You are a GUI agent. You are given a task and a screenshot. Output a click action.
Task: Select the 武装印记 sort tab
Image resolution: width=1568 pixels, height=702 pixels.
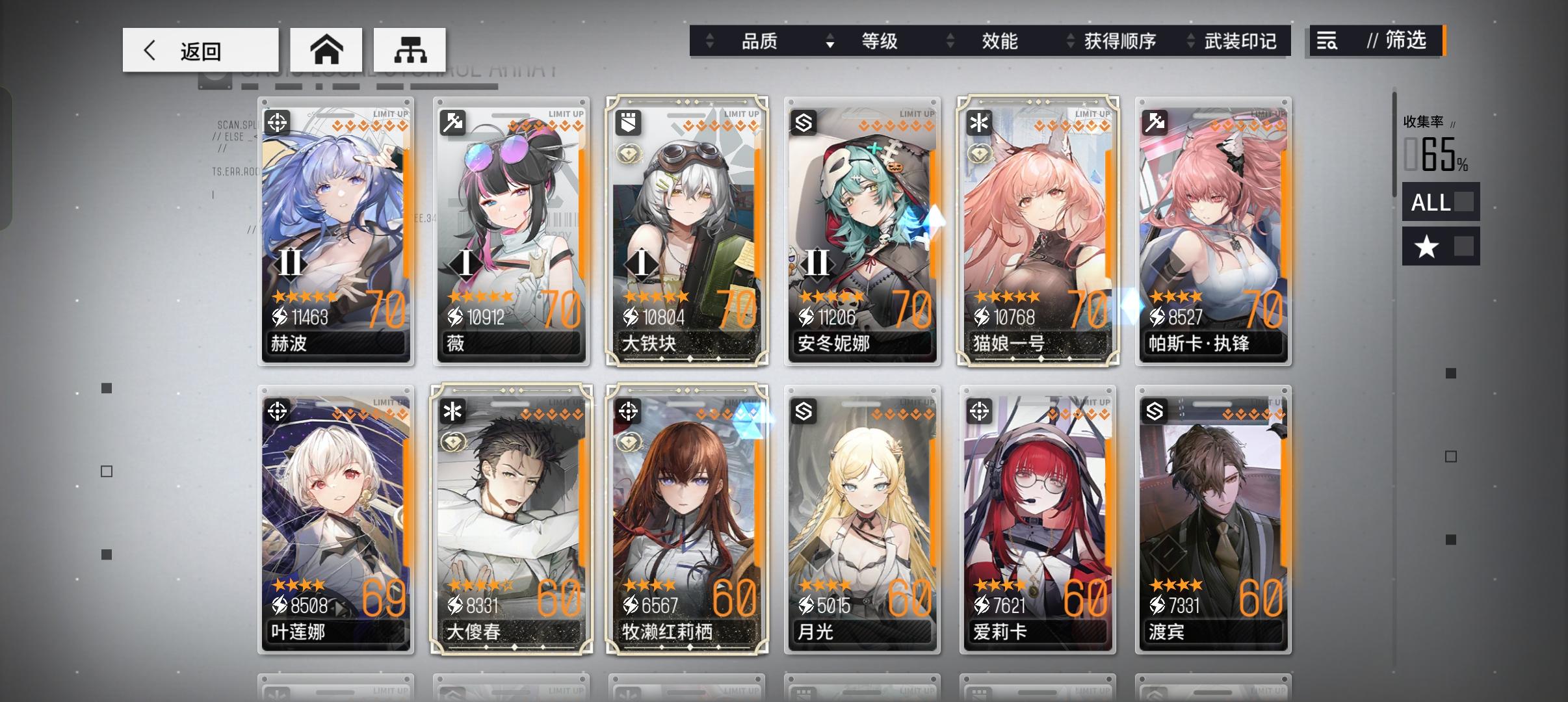[1240, 41]
